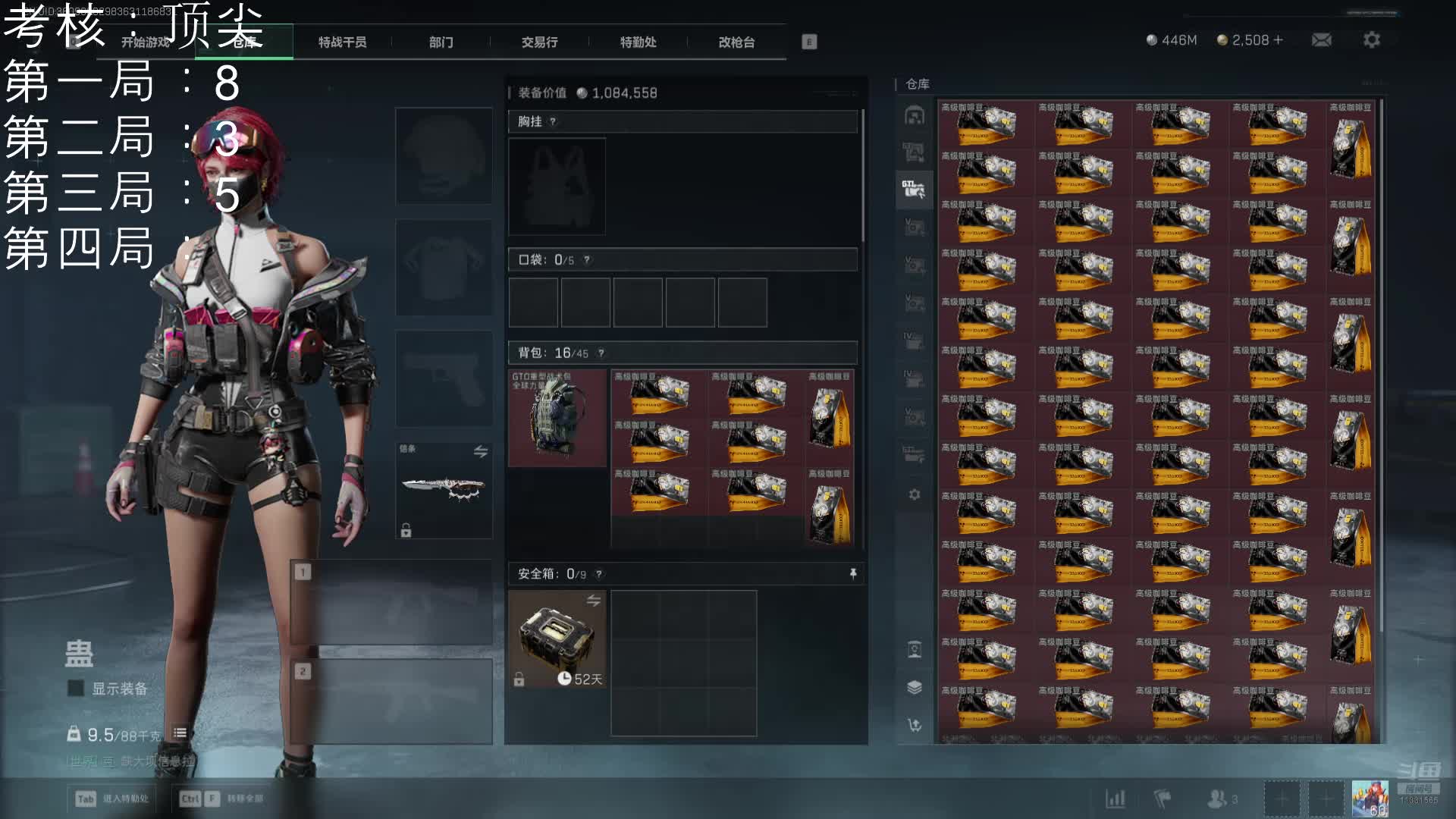The image size is (1456, 819).
Task: Select the warehouse home category icon
Action: pyautogui.click(x=915, y=116)
